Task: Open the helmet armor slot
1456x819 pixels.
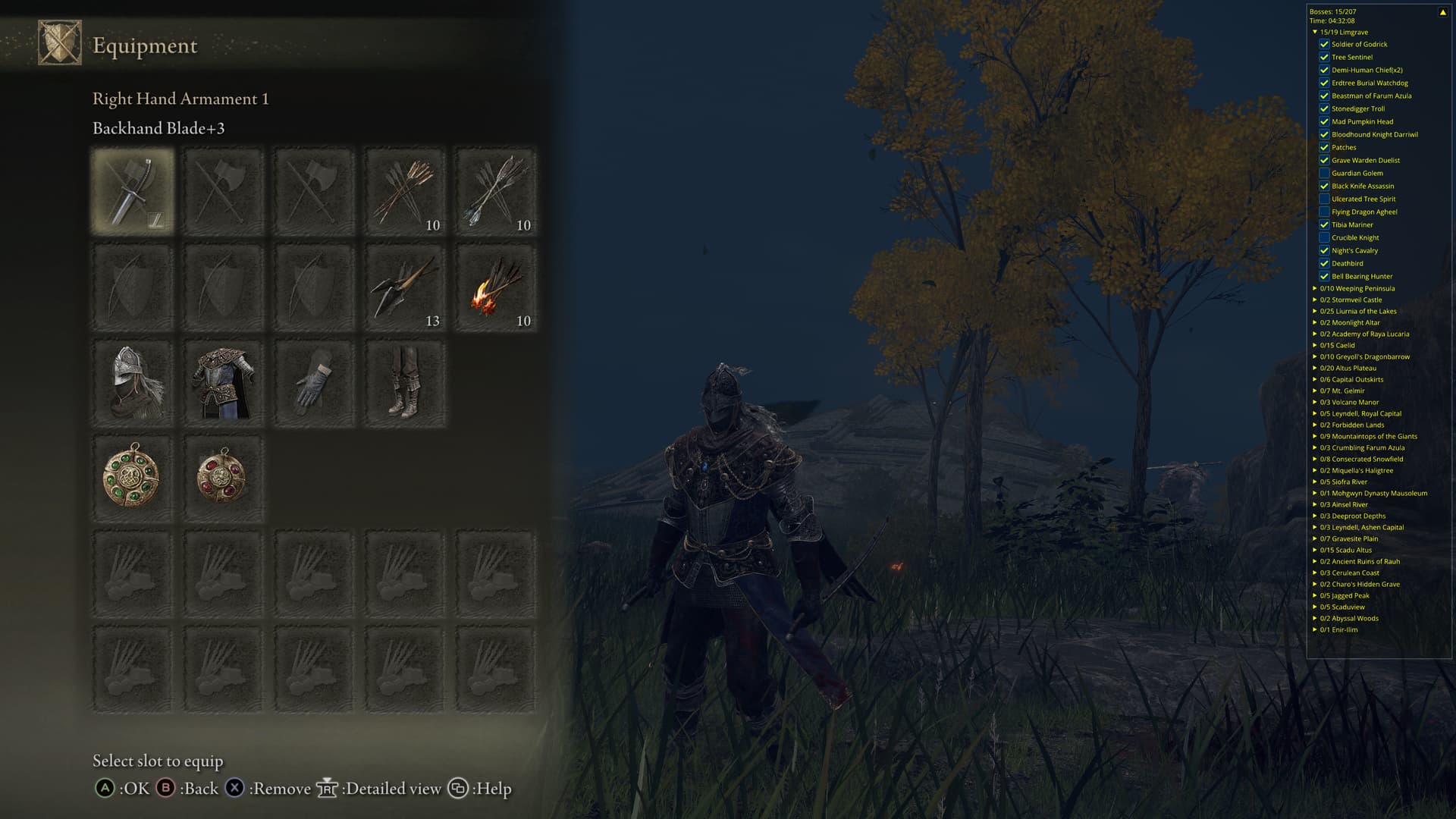Action: click(133, 383)
